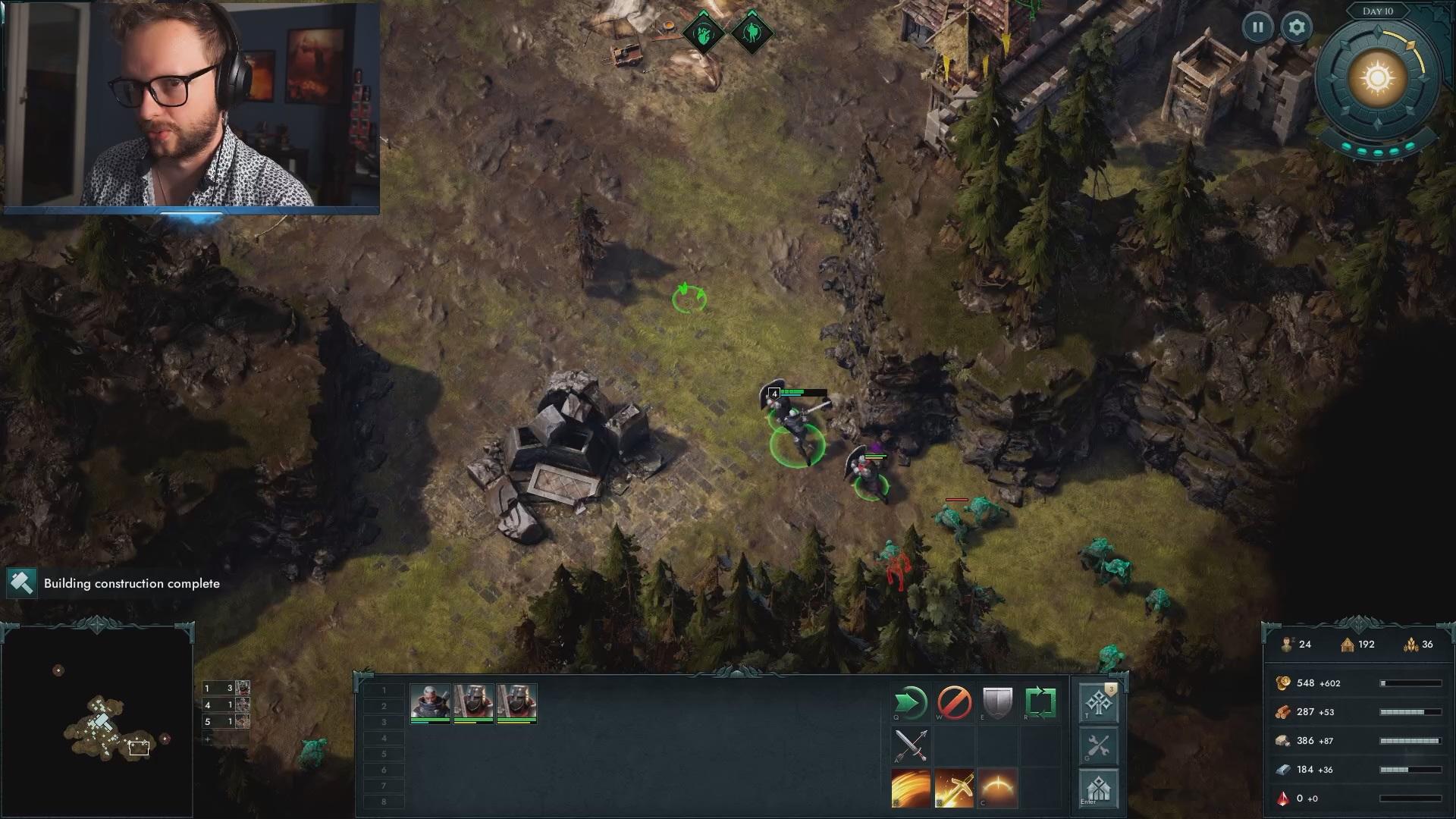Image resolution: width=1456 pixels, height=819 pixels.
Task: Activate the red stop command
Action: [954, 703]
